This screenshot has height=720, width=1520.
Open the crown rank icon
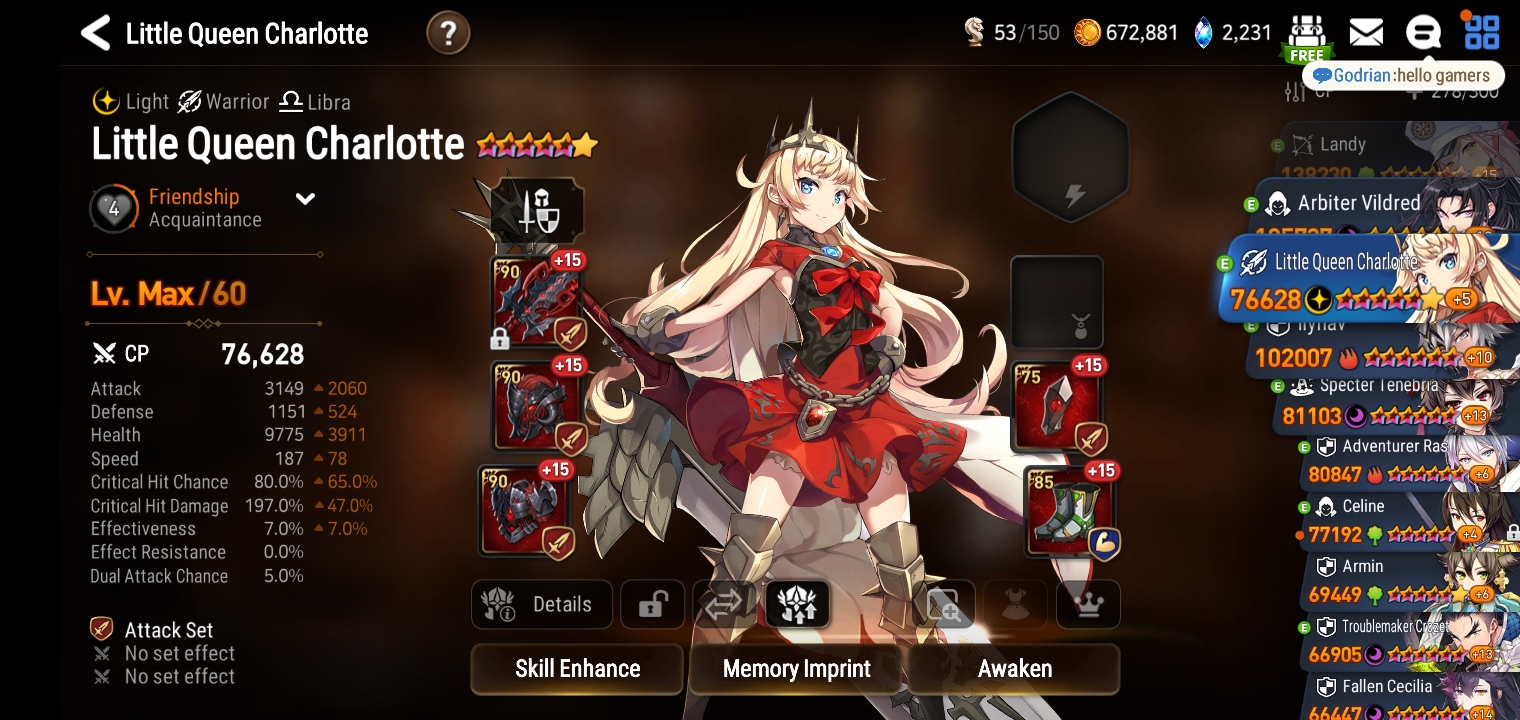click(1088, 604)
